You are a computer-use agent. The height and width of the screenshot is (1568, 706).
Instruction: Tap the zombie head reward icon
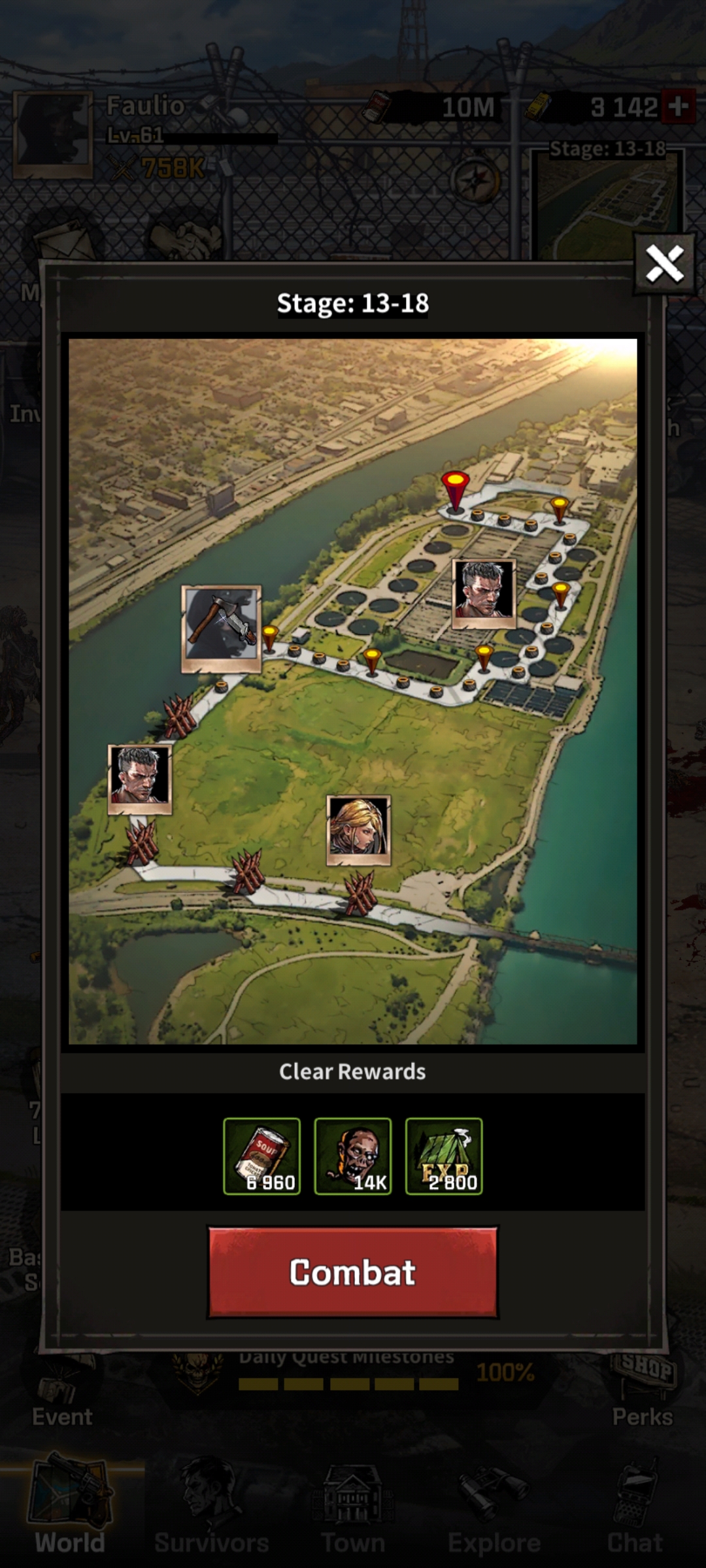coord(352,1156)
